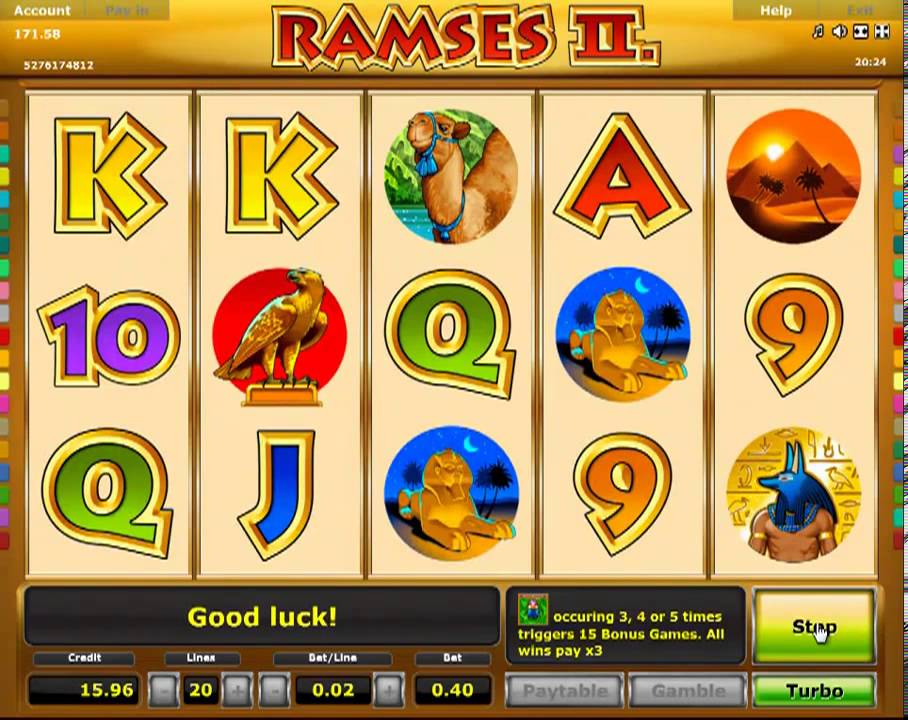The width and height of the screenshot is (908, 720).
Task: Click the Gamble button
Action: click(x=688, y=691)
